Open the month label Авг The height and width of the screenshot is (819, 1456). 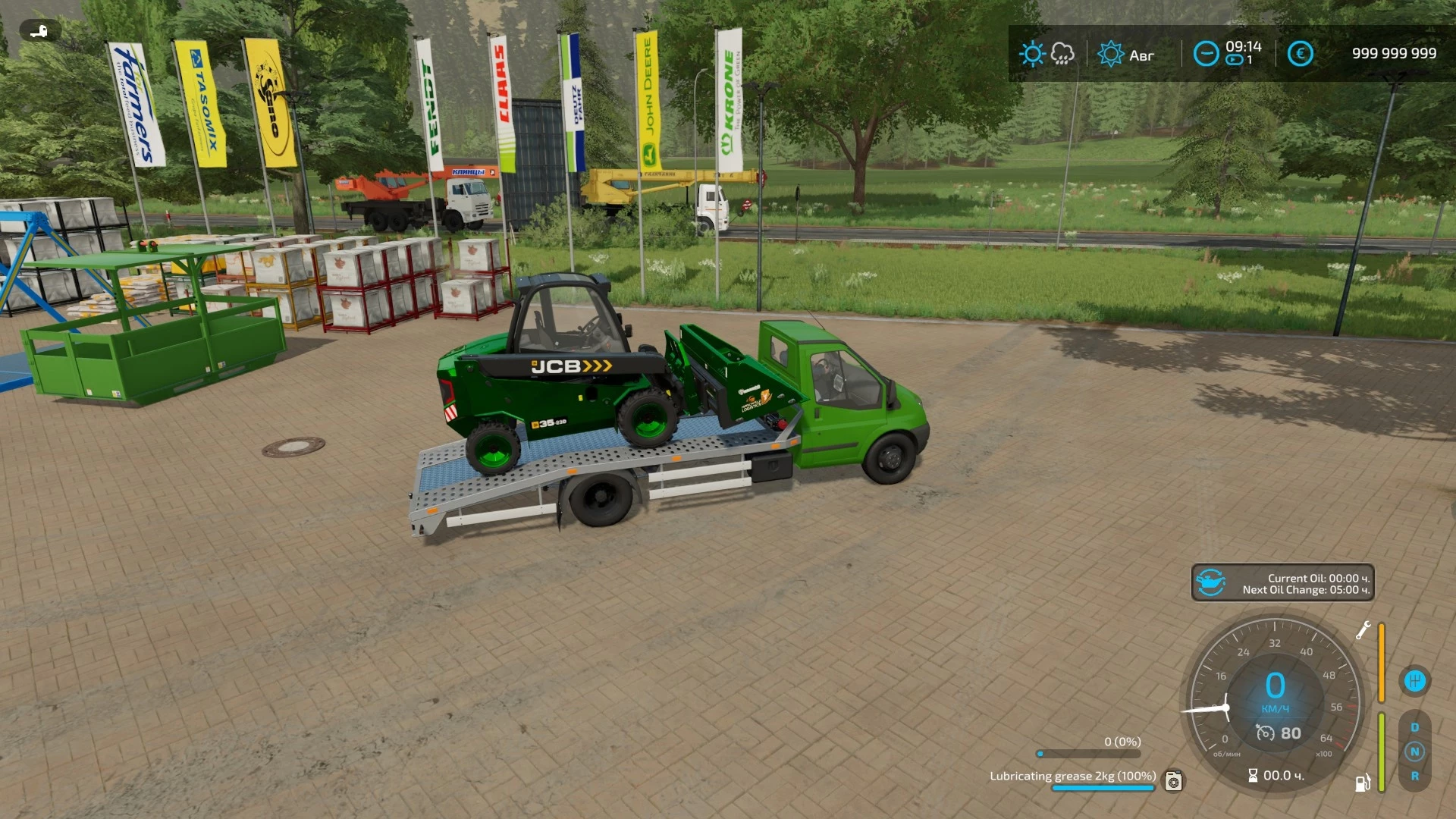1141,55
